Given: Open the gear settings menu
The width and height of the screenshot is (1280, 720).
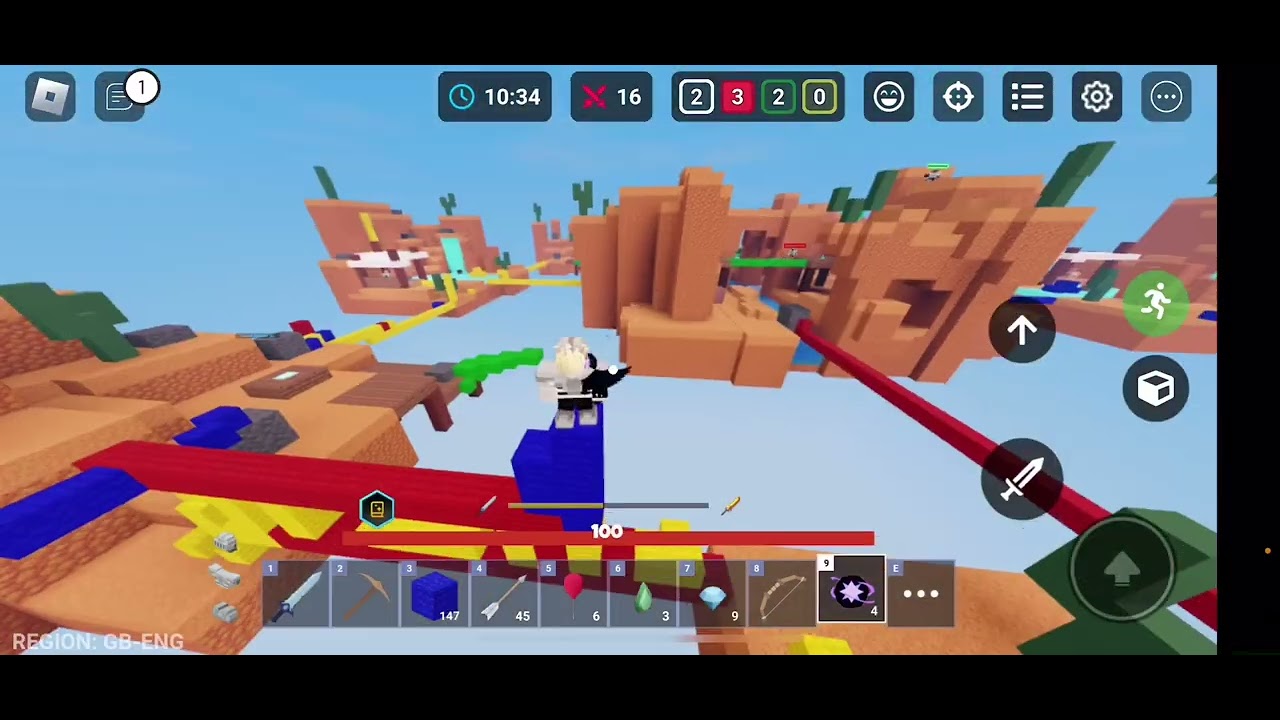Looking at the screenshot, I should click(x=1097, y=96).
